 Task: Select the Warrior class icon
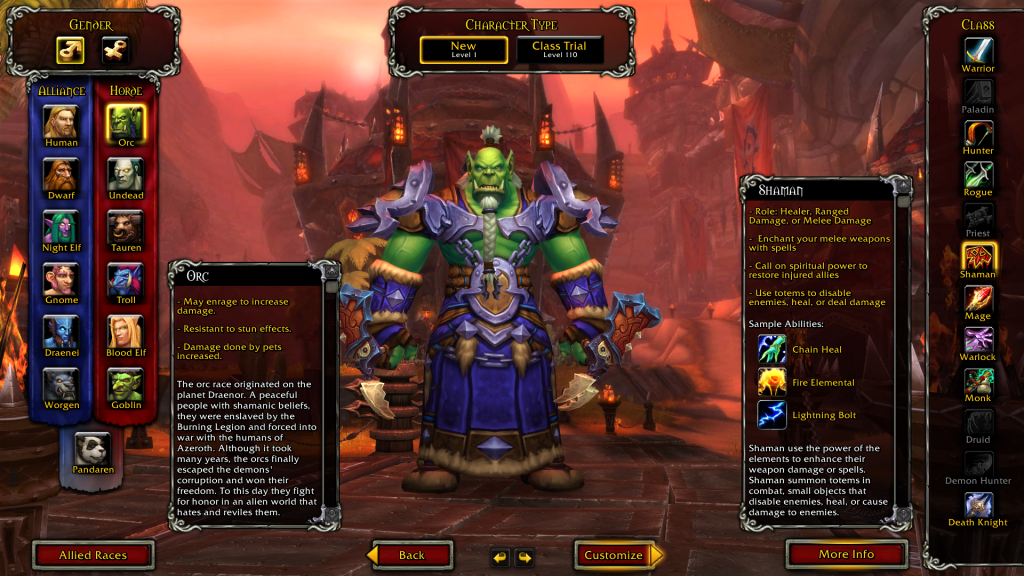(x=978, y=50)
